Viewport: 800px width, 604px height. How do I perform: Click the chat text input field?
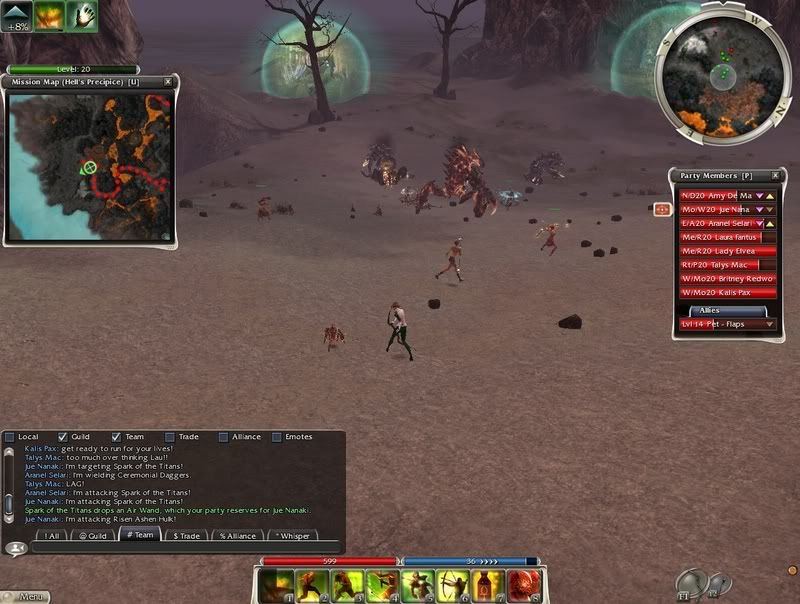coord(180,548)
